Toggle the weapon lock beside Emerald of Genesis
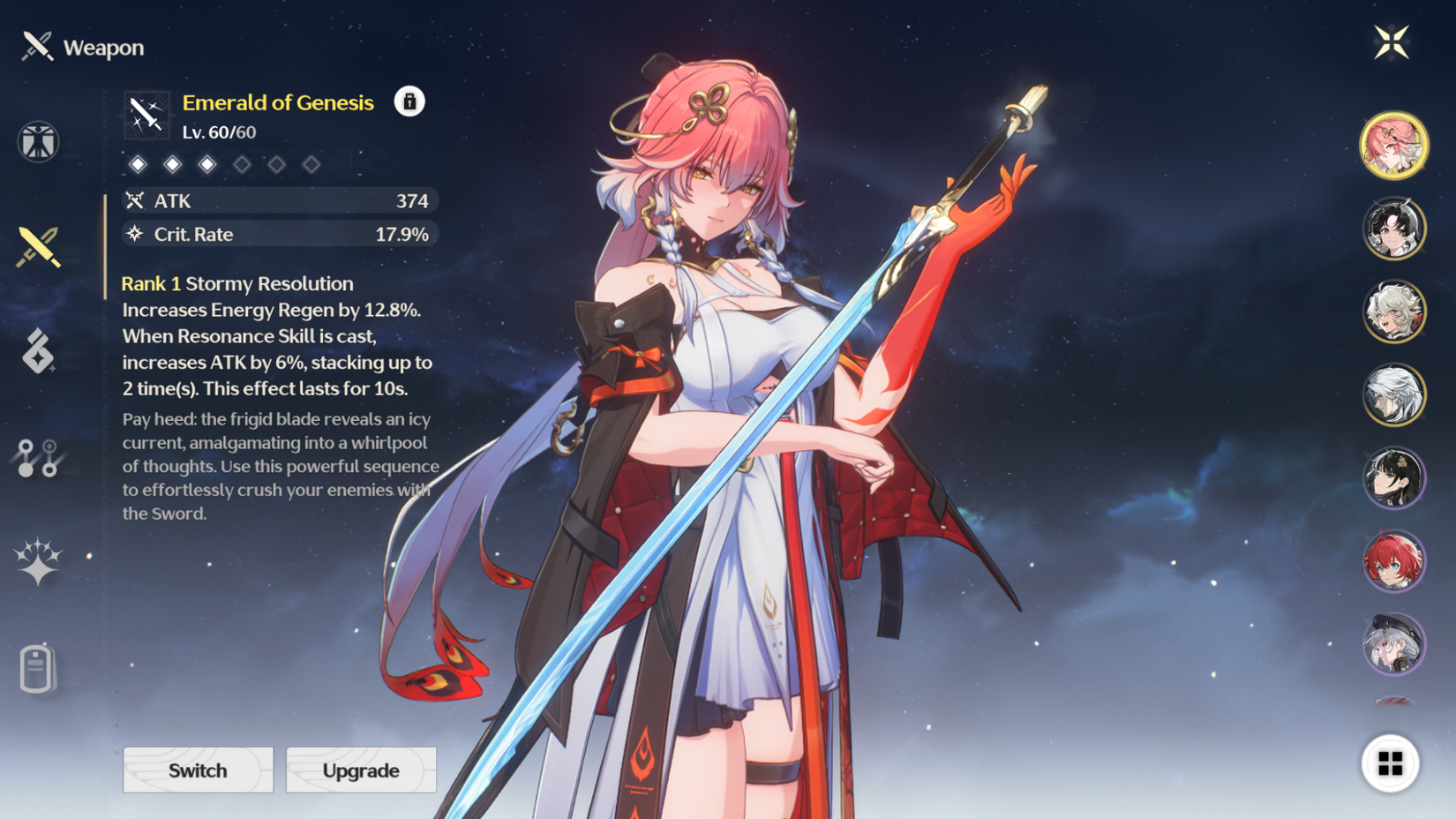 point(408,101)
